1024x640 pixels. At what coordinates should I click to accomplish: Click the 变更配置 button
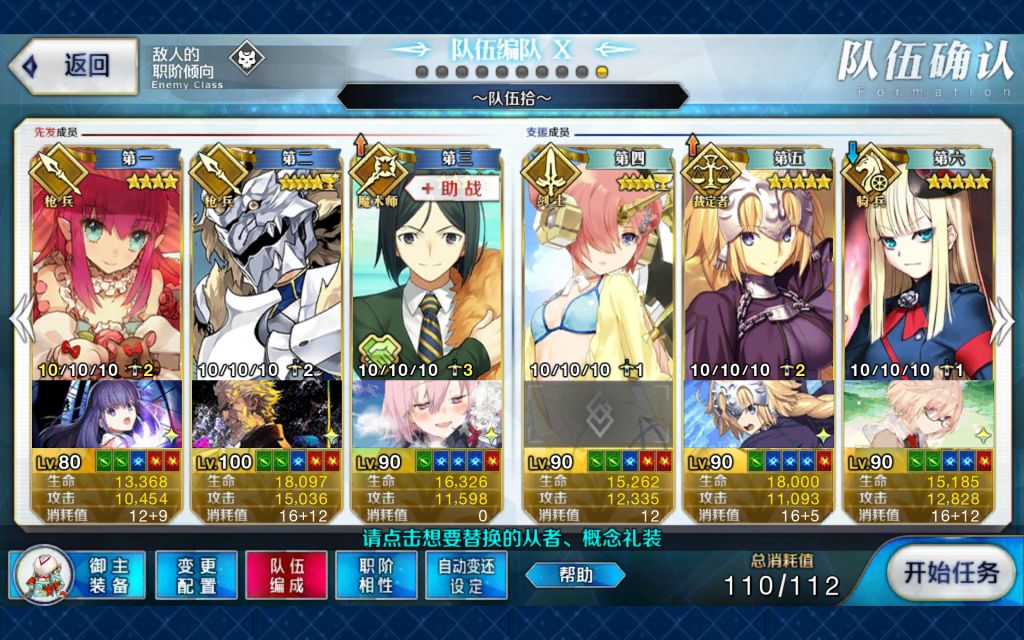196,575
